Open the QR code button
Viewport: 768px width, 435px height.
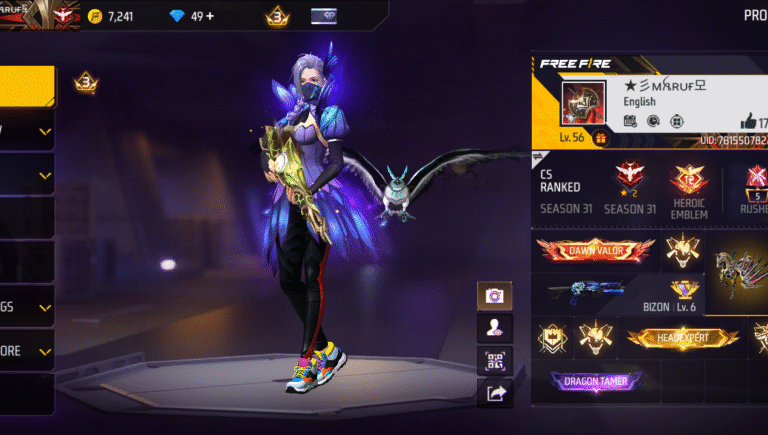[494, 361]
